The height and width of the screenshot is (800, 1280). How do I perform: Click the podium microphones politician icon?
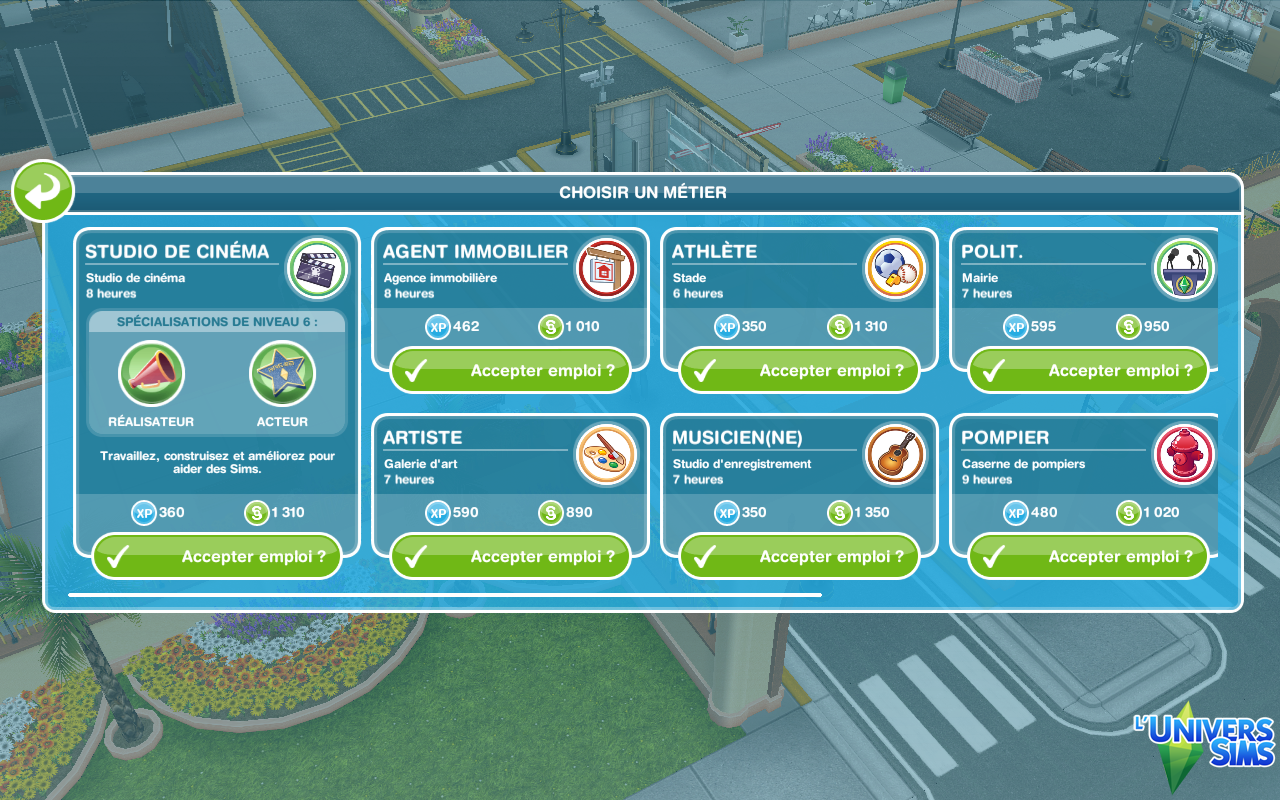[x=1184, y=269]
